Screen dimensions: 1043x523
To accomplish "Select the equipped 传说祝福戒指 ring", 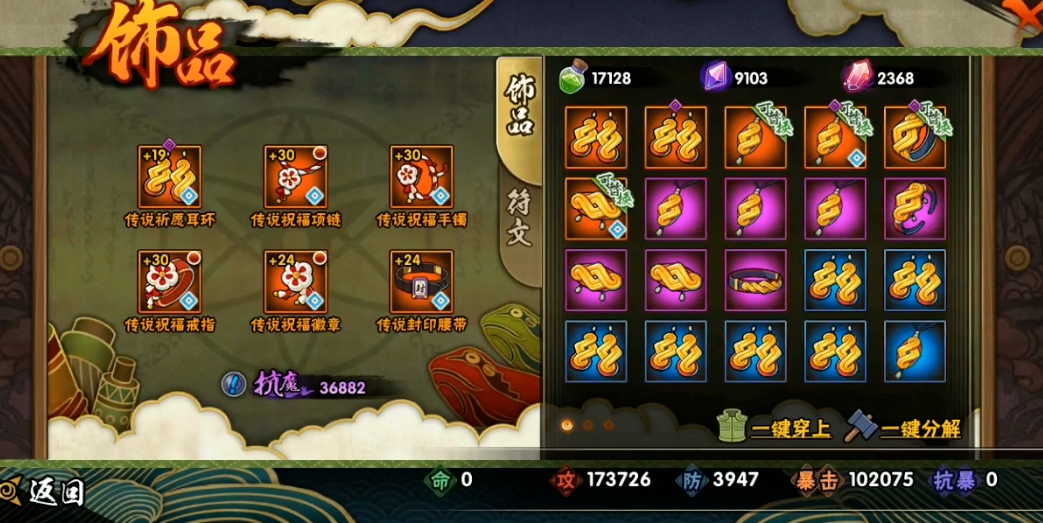I will [170, 281].
